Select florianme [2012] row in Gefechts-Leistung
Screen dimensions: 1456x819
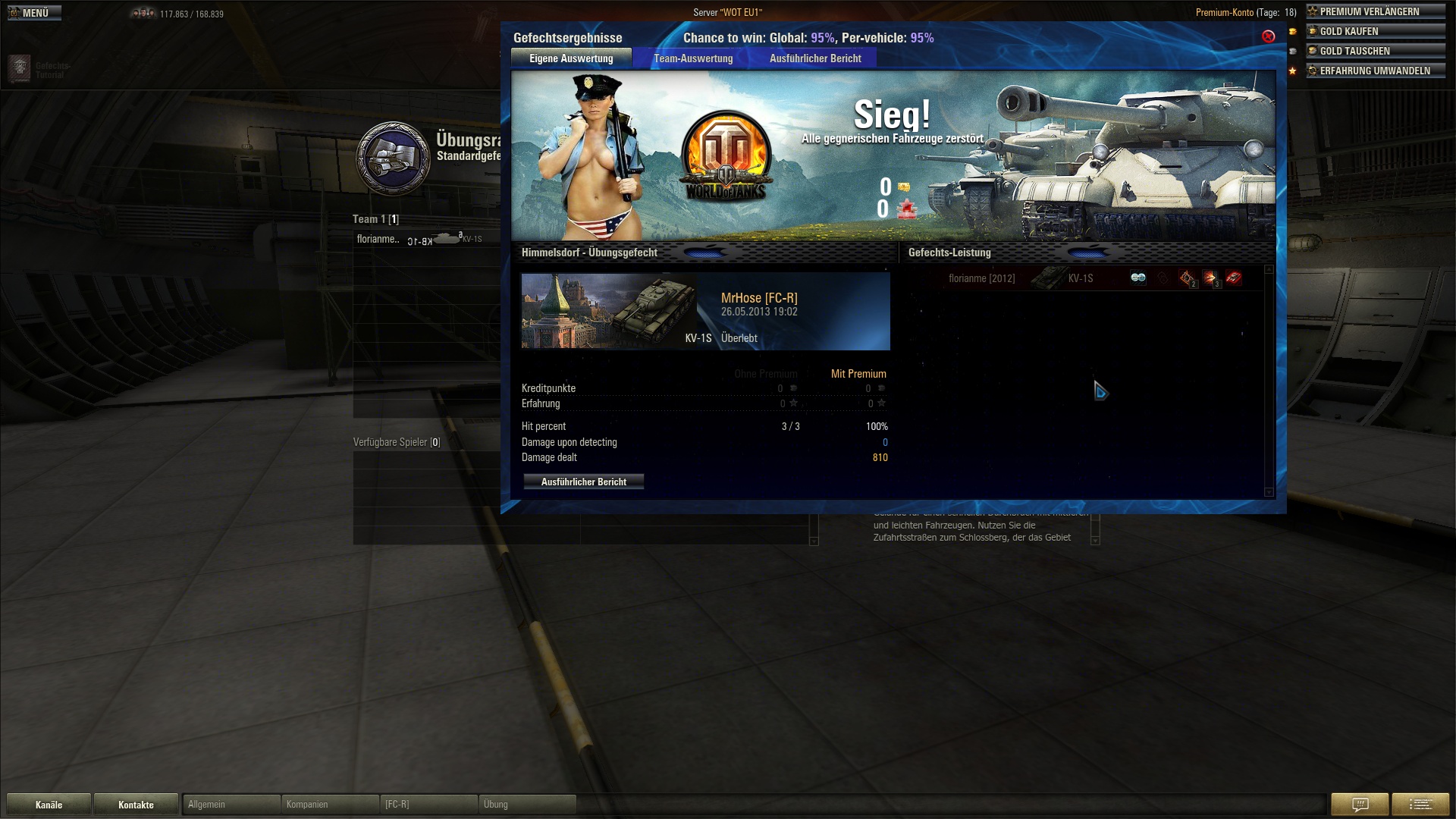tap(981, 278)
